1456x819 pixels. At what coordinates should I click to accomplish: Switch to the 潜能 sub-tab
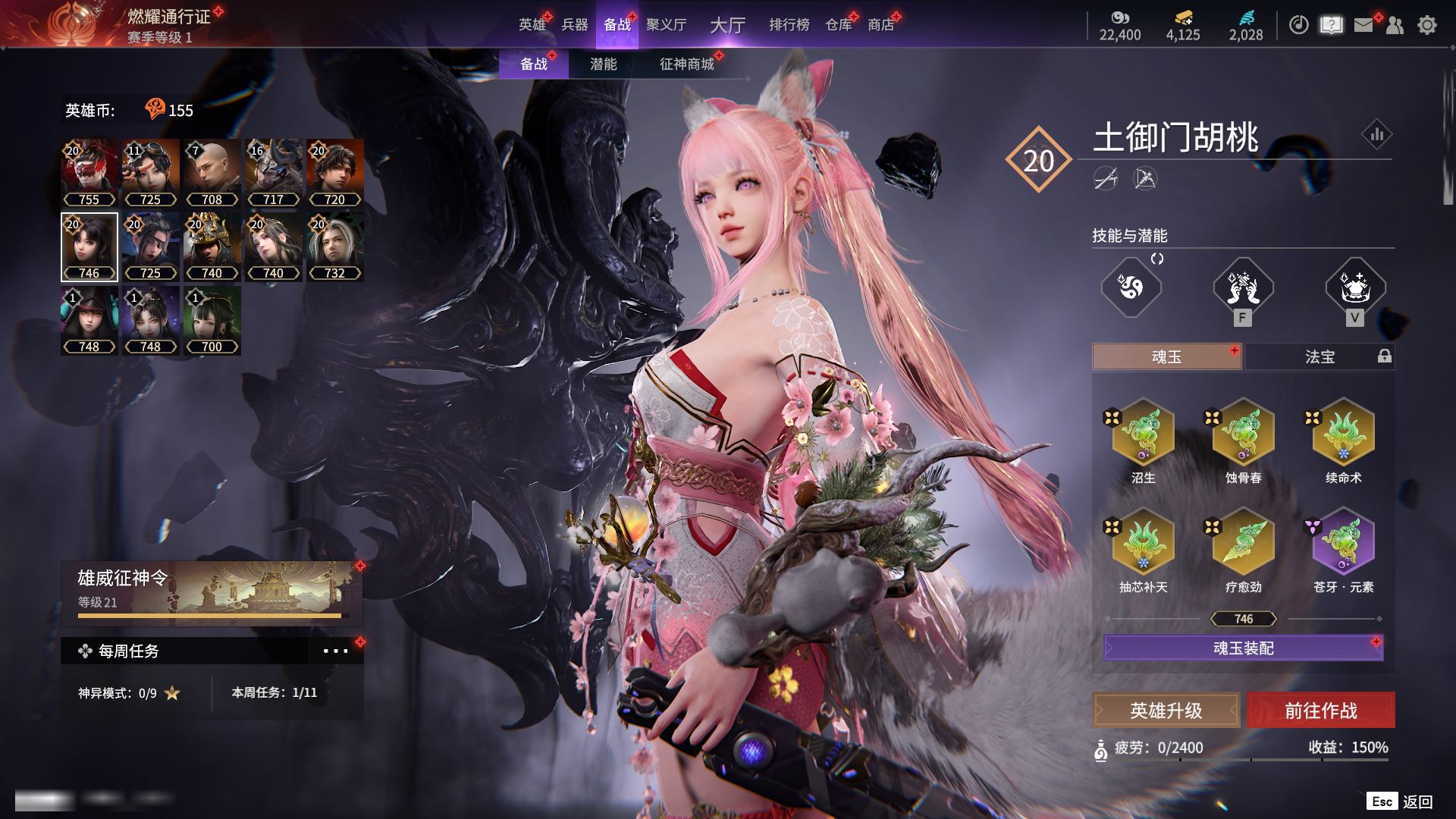[603, 64]
